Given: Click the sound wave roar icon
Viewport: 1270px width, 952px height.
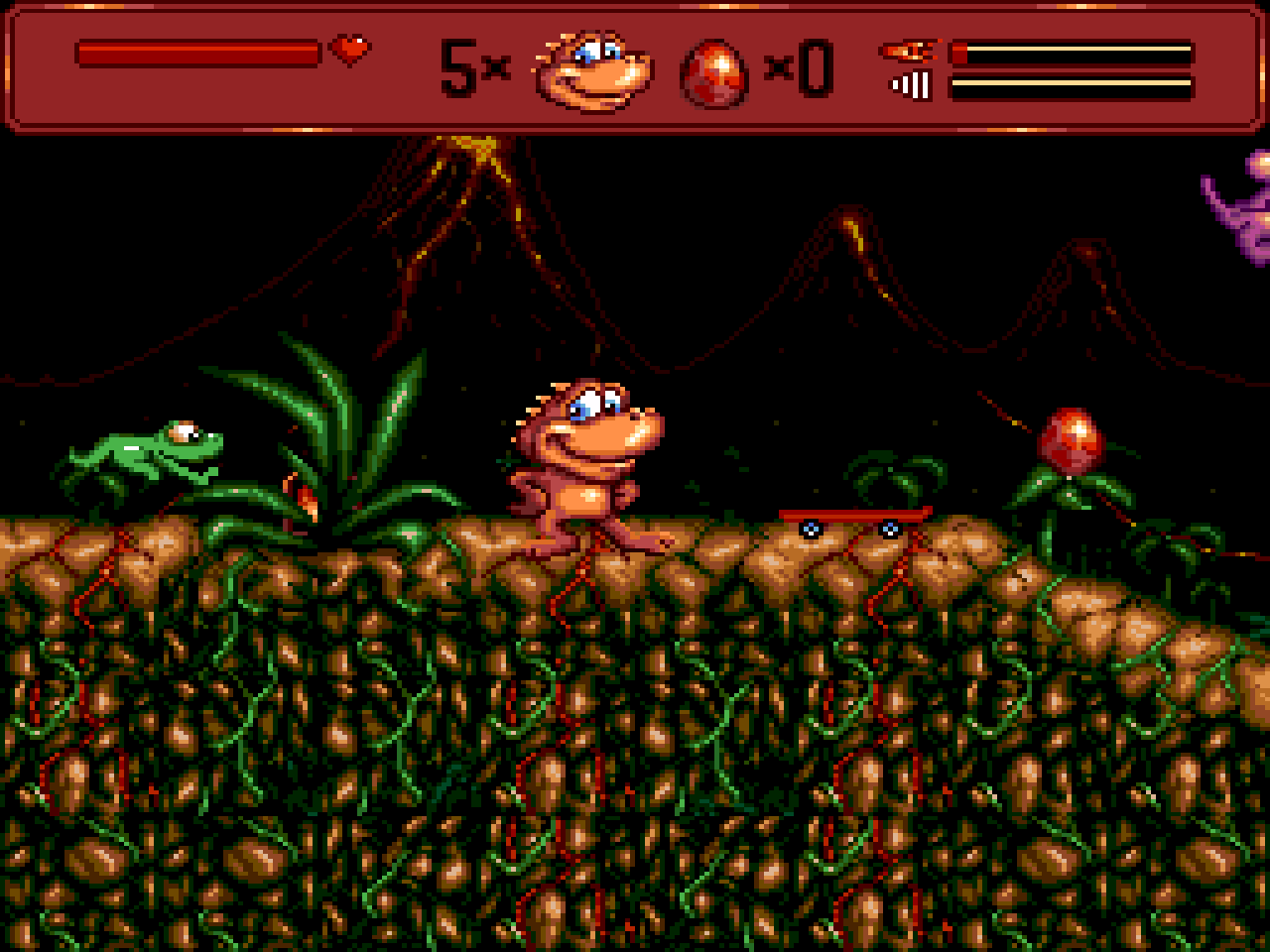Looking at the screenshot, I should point(909,85).
